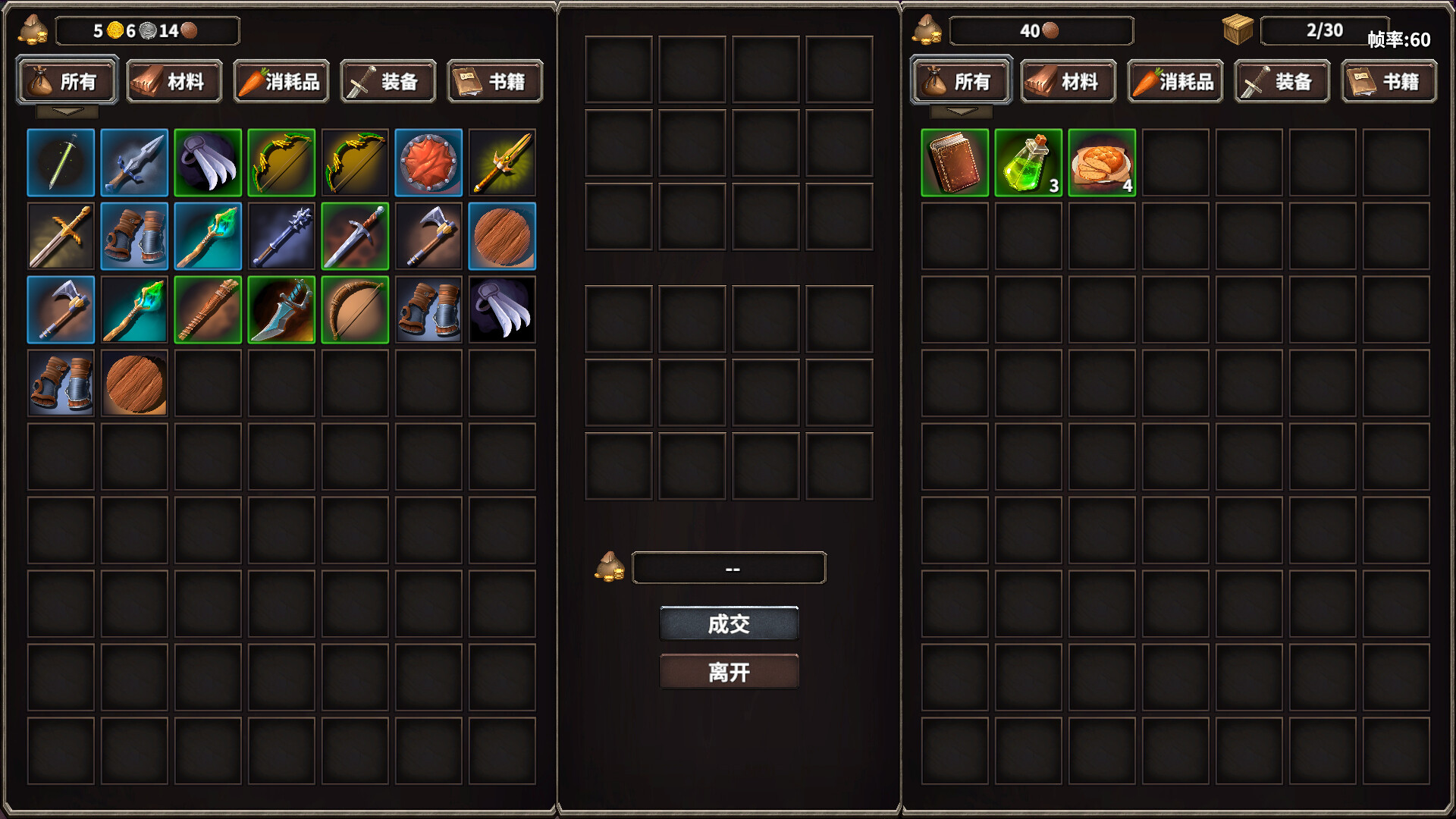
Task: Confirm the trade with 成交 button
Action: coord(729,623)
